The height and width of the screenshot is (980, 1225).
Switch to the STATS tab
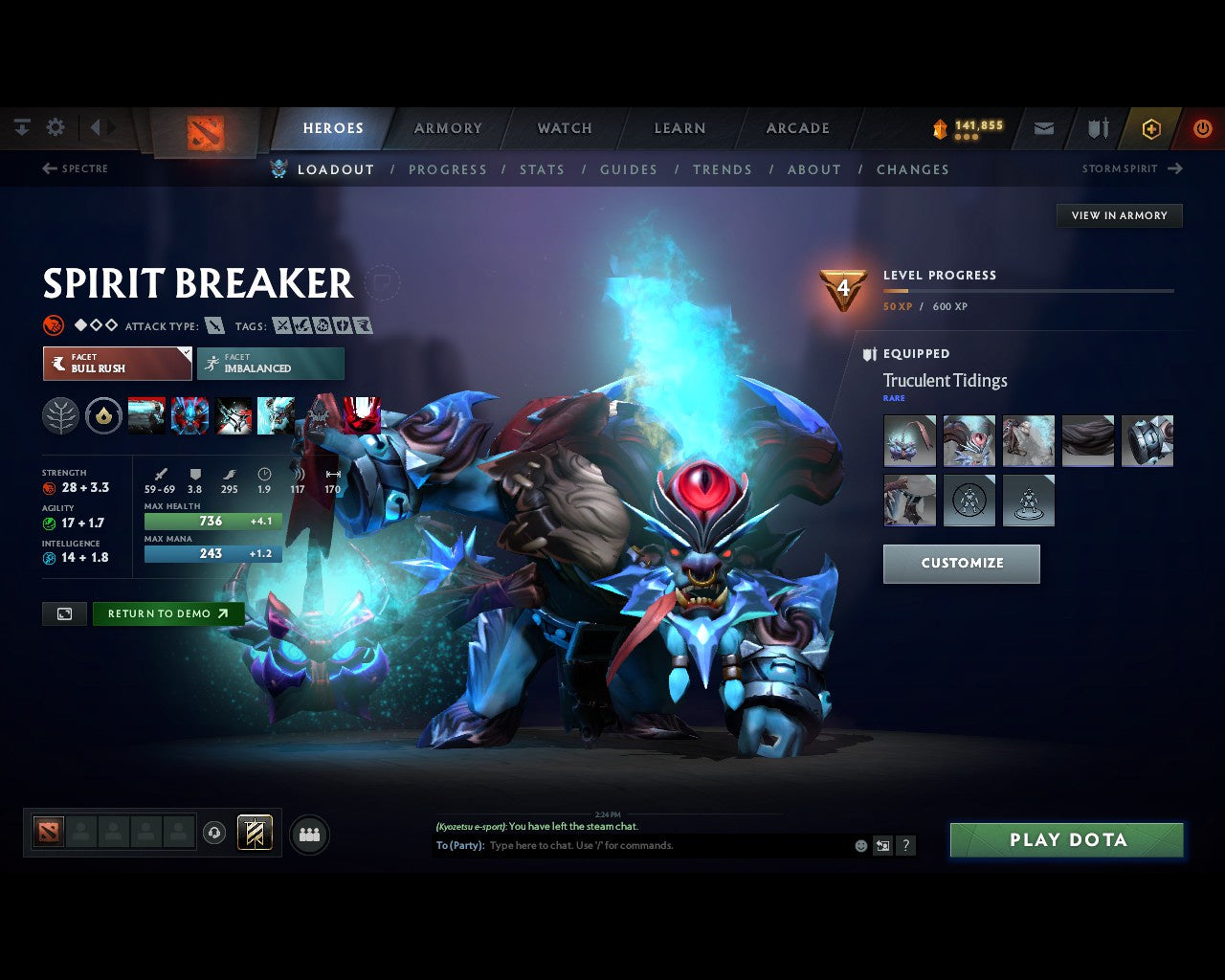pyautogui.click(x=542, y=169)
